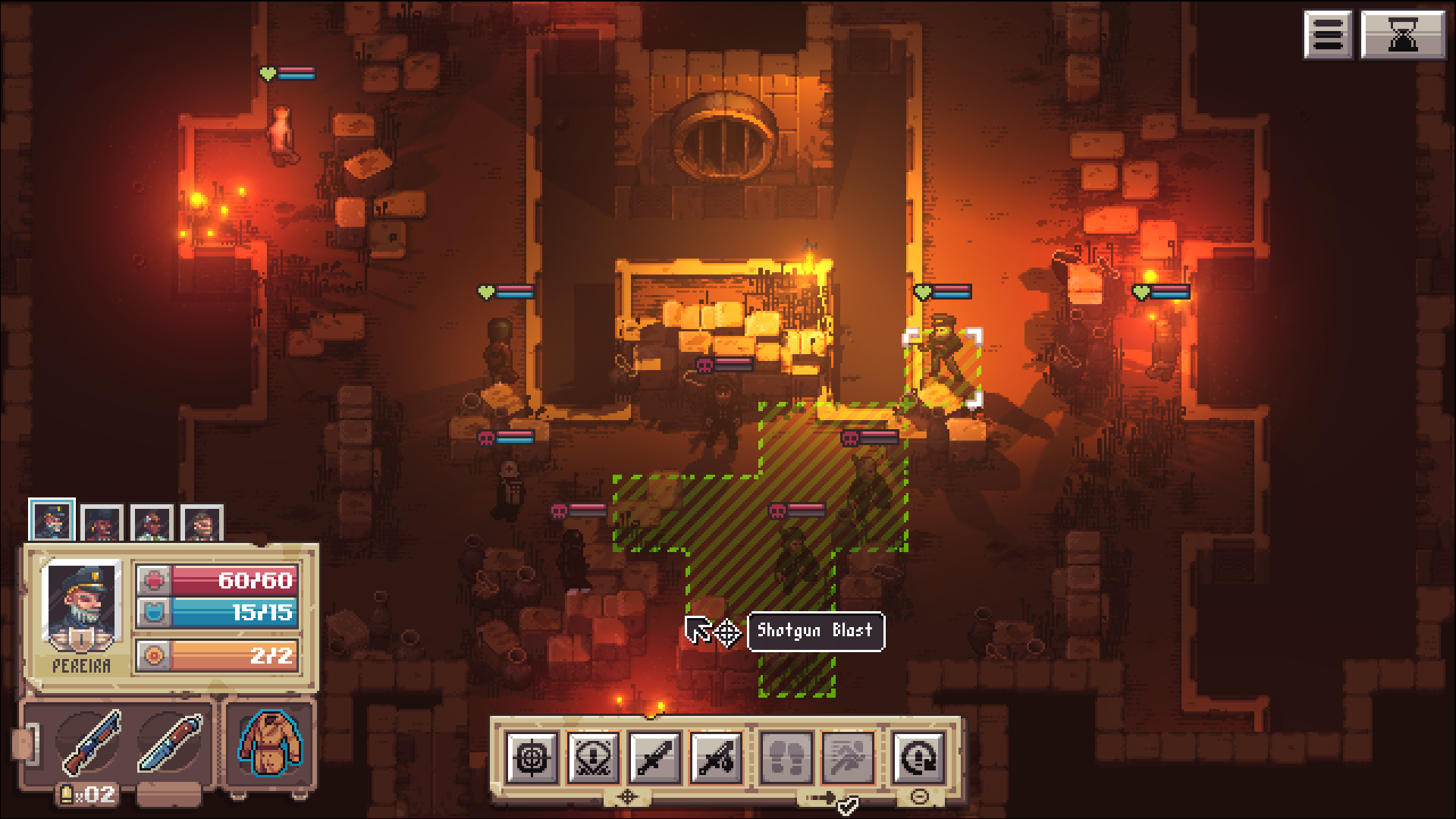This screenshot has width=1456, height=819.
Task: Open the hamburger menu at top right
Action: [x=1328, y=33]
